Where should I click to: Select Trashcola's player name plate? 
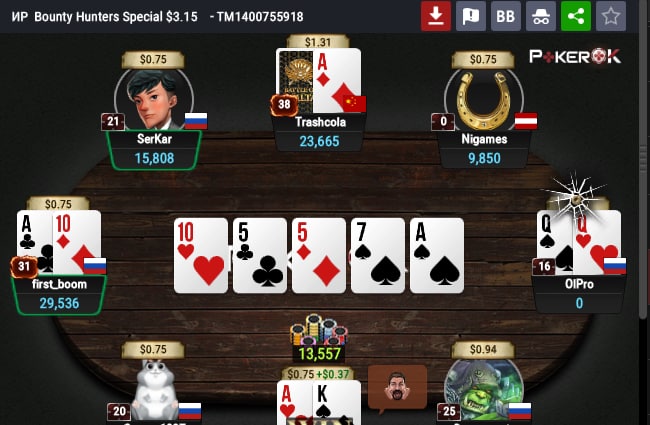click(x=321, y=132)
